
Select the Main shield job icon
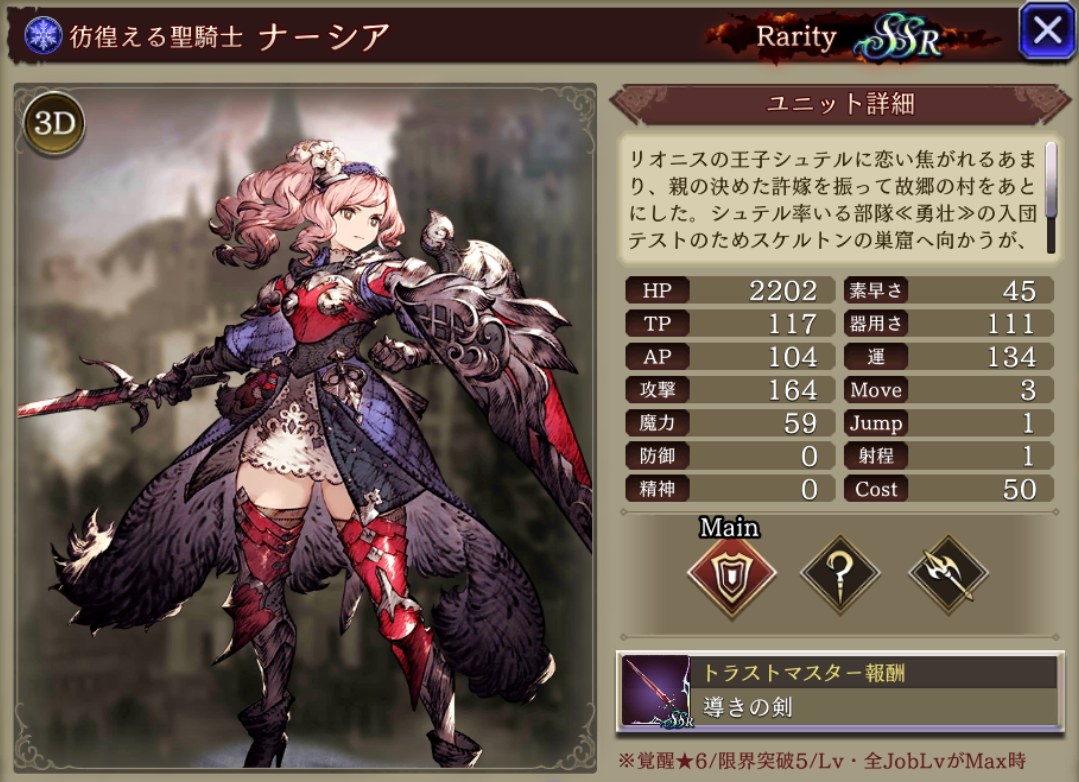pyautogui.click(x=732, y=577)
